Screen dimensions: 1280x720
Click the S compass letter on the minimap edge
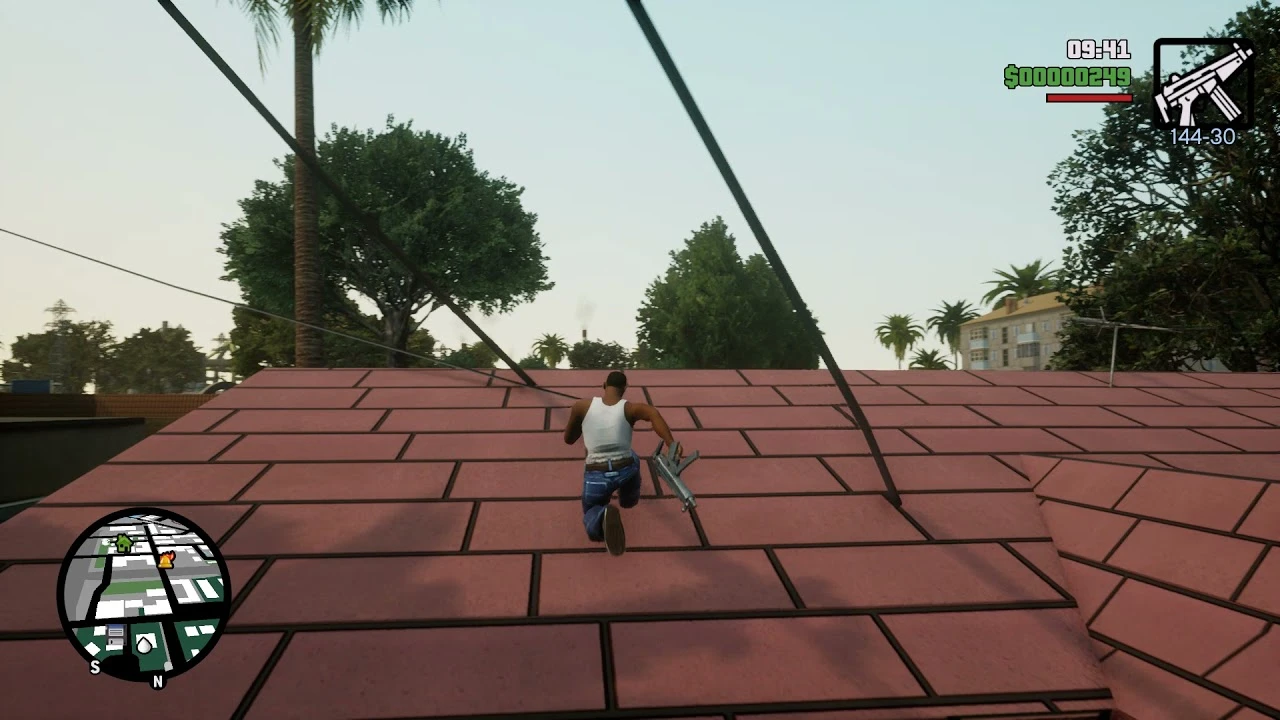95,666
